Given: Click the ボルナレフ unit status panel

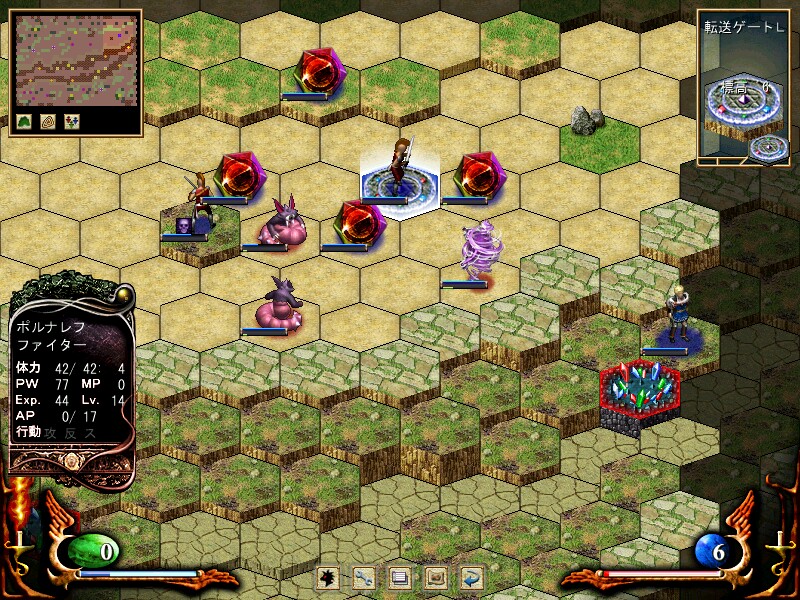Looking at the screenshot, I should click(x=72, y=380).
